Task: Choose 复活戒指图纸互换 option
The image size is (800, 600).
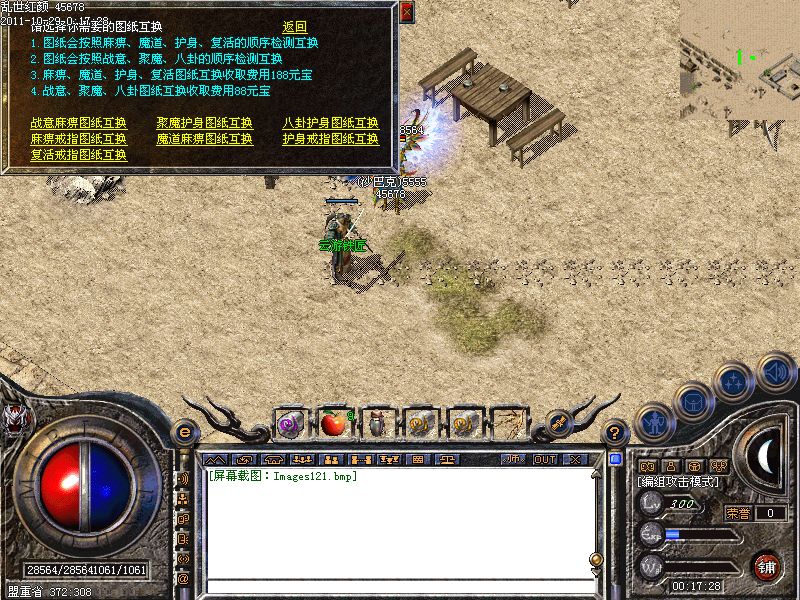Action: pos(79,155)
